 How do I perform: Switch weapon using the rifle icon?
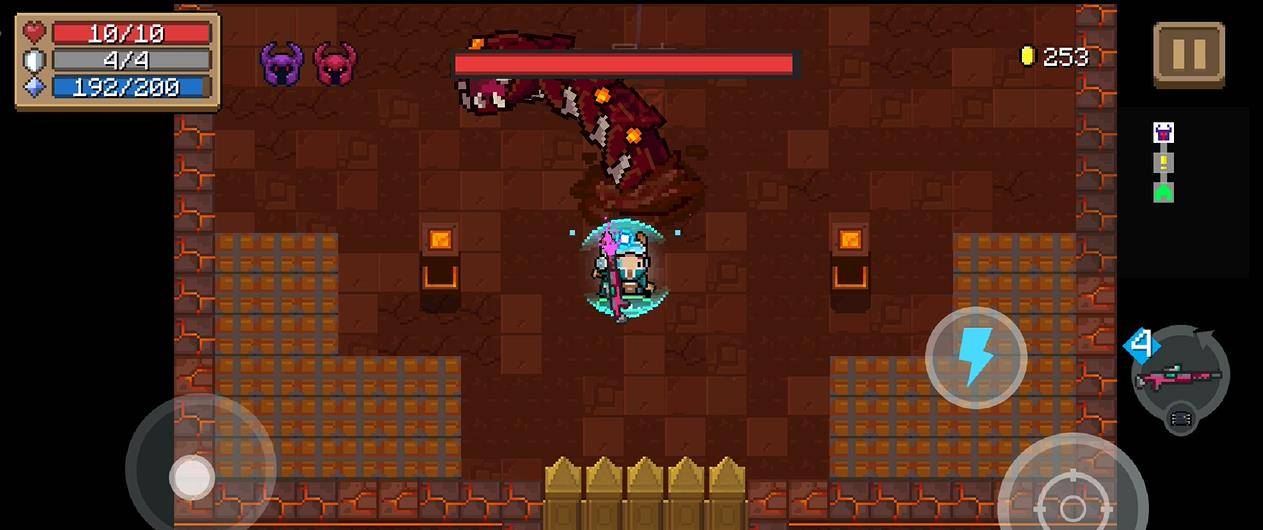(x=1179, y=377)
